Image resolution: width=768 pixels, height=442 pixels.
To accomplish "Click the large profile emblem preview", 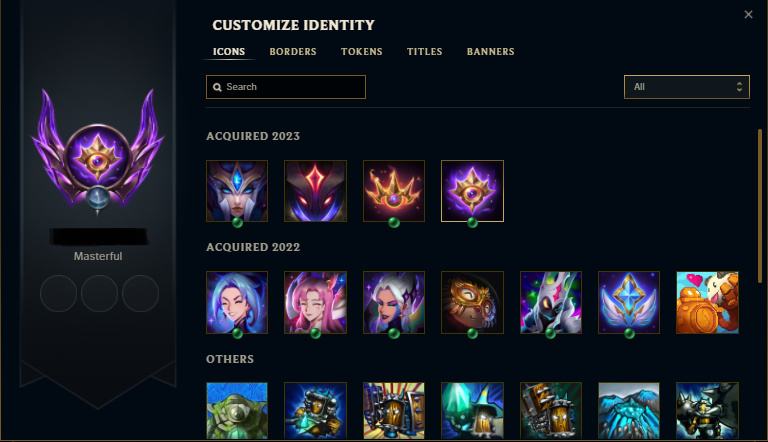I will [x=98, y=150].
